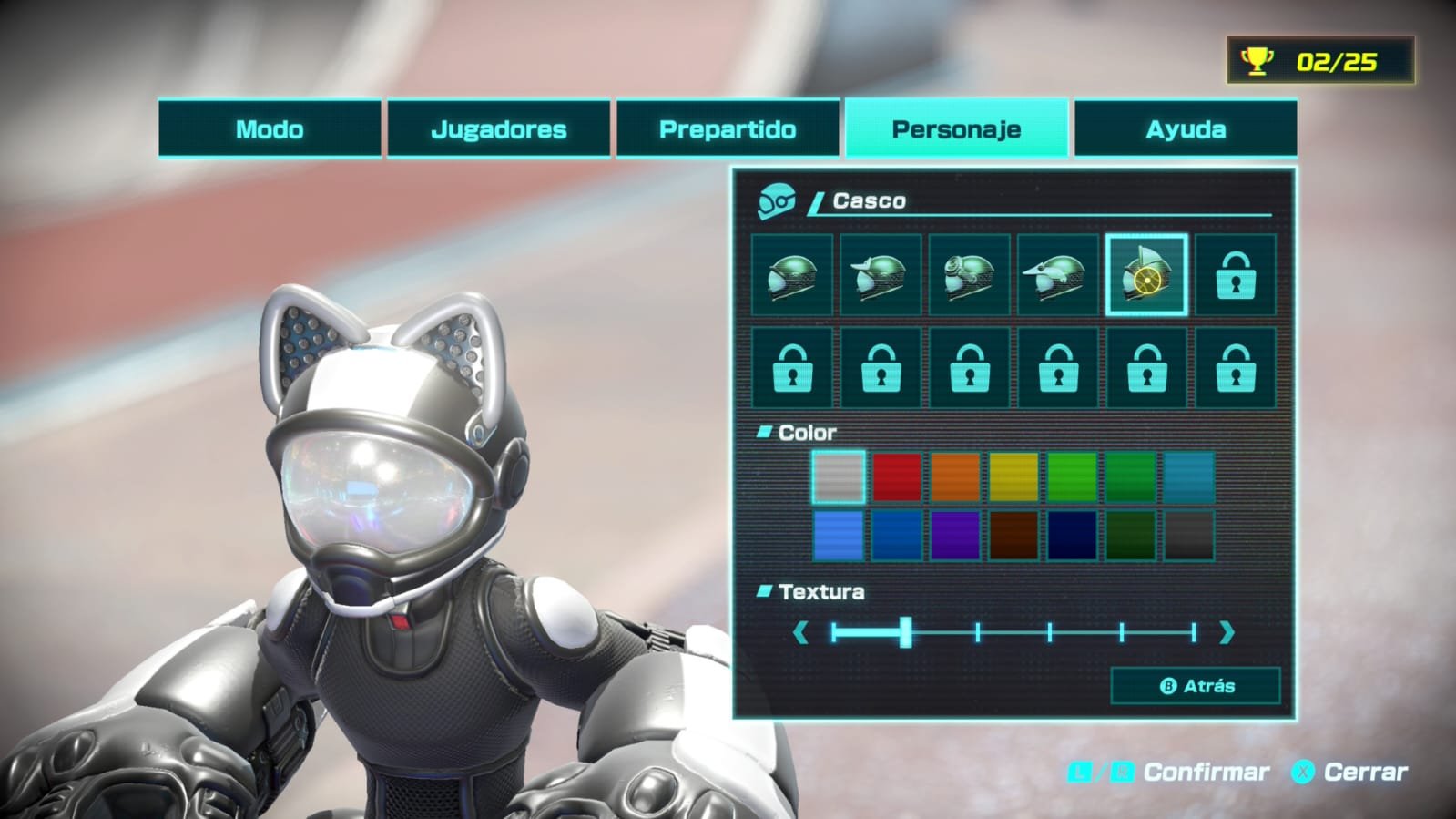Choose the brown color swatch
Image resolution: width=1456 pixels, height=819 pixels.
click(1013, 535)
